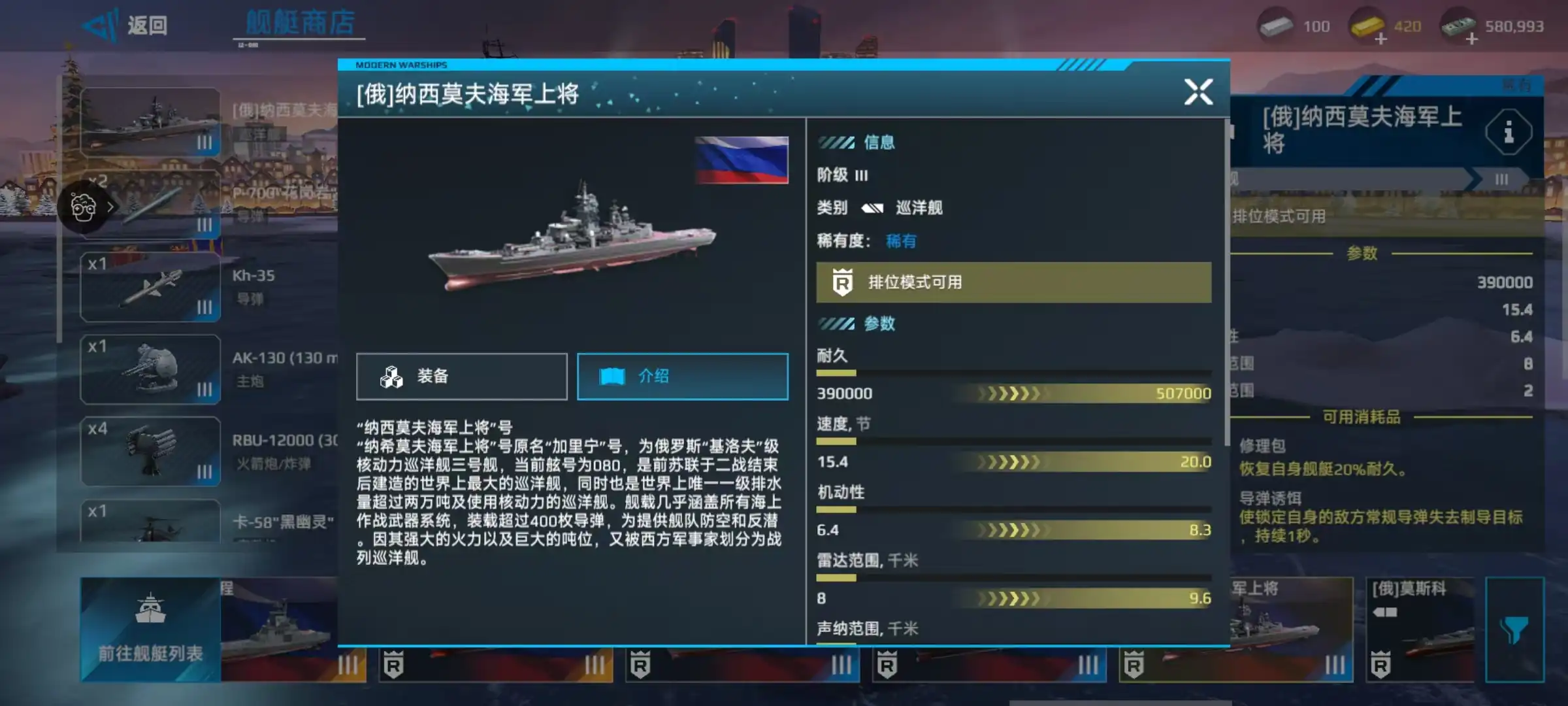The width and height of the screenshot is (1568, 706).
Task: Add cash using the plus icon
Action: click(1471, 39)
